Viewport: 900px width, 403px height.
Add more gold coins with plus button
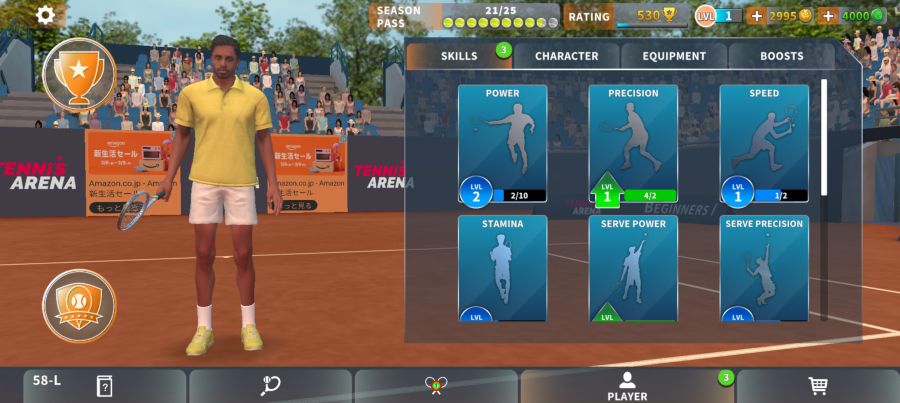pos(756,16)
